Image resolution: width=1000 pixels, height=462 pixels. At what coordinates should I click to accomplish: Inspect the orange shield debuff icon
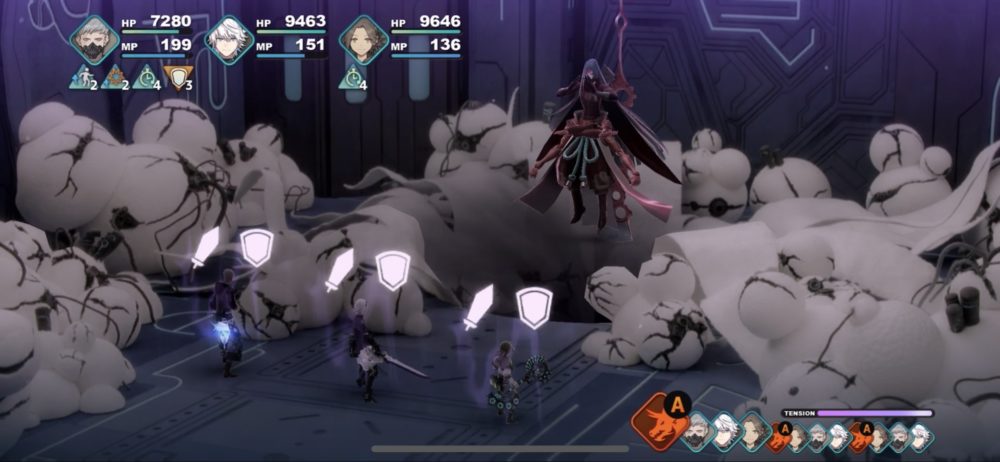pos(176,77)
